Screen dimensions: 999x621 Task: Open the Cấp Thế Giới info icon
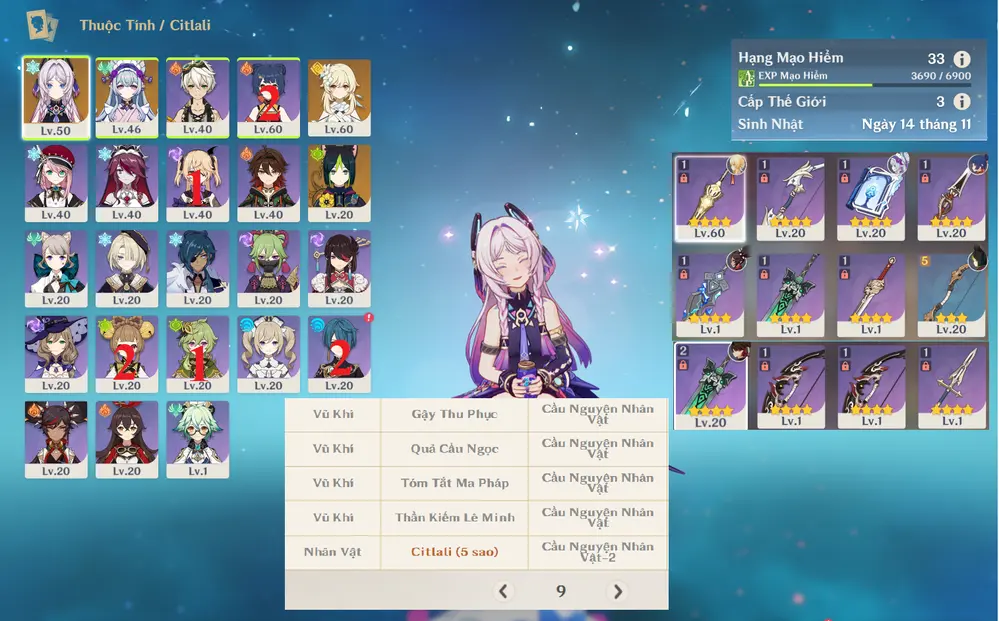tap(962, 101)
